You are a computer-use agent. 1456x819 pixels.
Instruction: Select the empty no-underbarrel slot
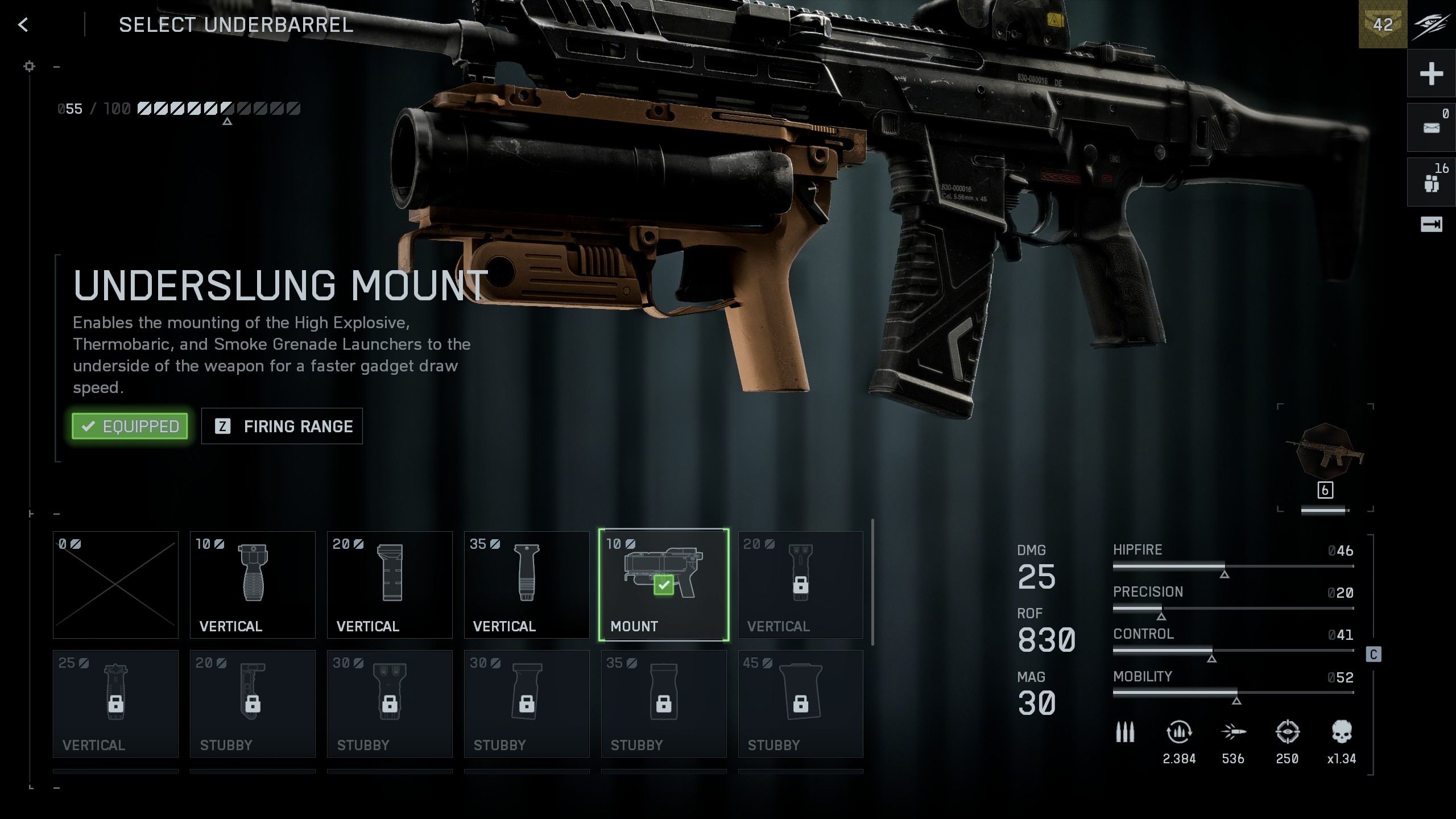point(115,585)
